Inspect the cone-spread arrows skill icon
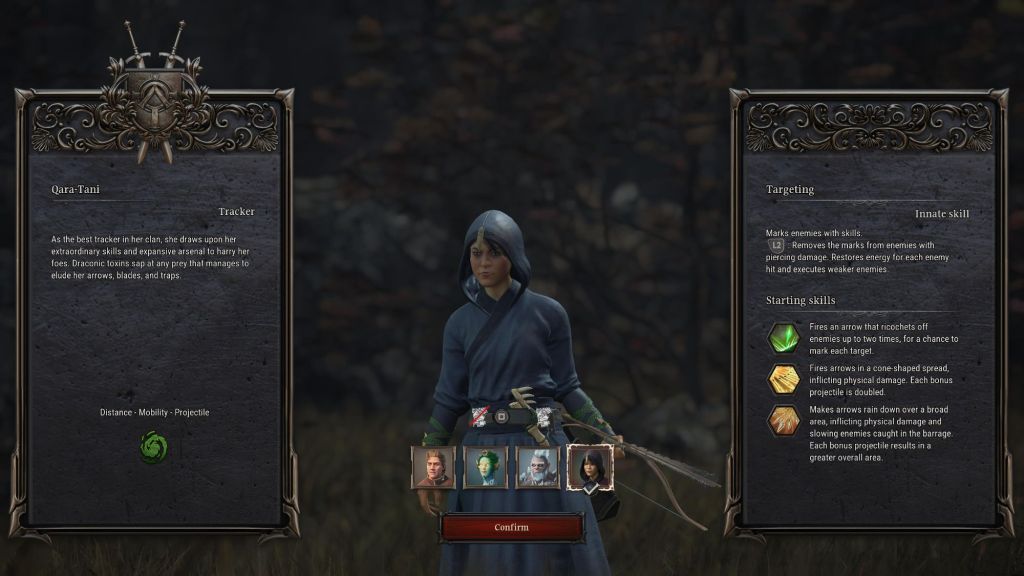Screen dimensions: 1024x576 coord(783,380)
